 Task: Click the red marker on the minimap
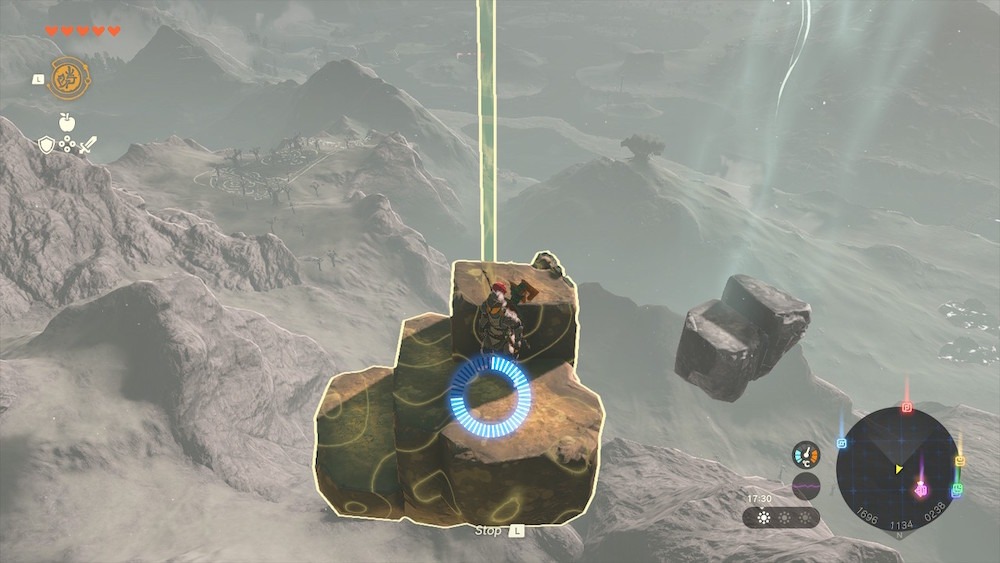[907, 407]
